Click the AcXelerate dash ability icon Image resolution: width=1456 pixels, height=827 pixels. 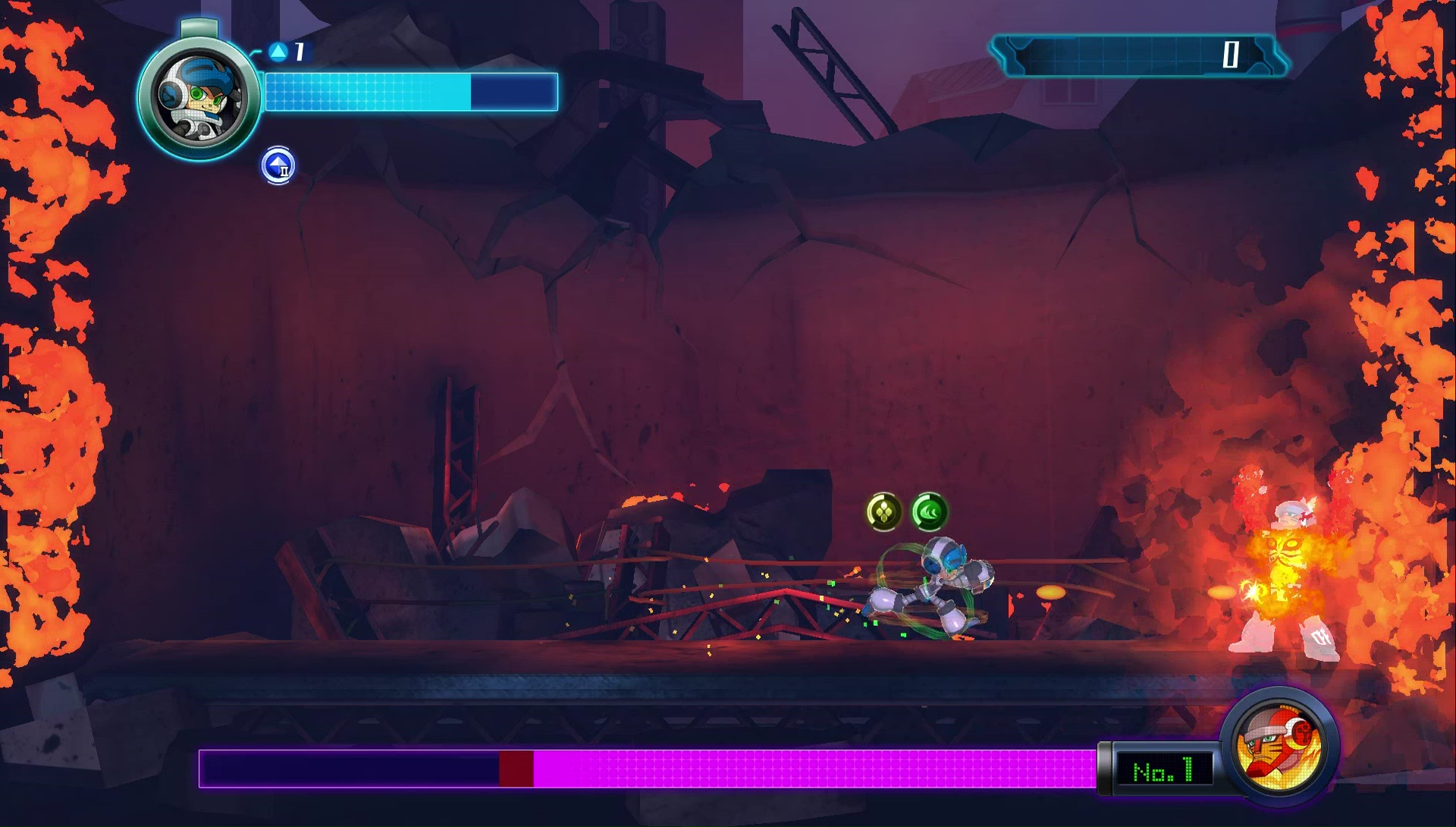(x=278, y=166)
